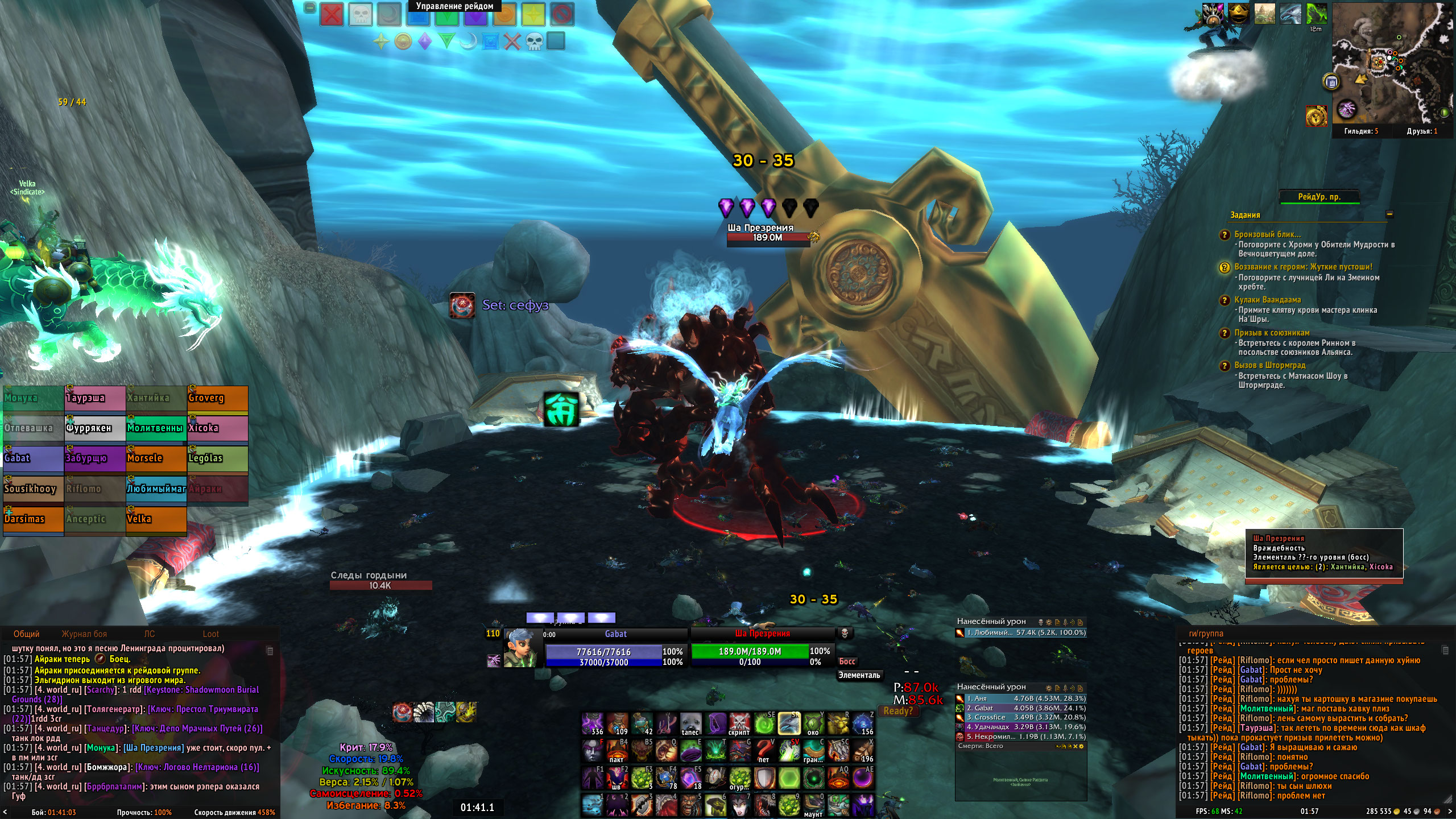Click the minimap

coord(1391,63)
